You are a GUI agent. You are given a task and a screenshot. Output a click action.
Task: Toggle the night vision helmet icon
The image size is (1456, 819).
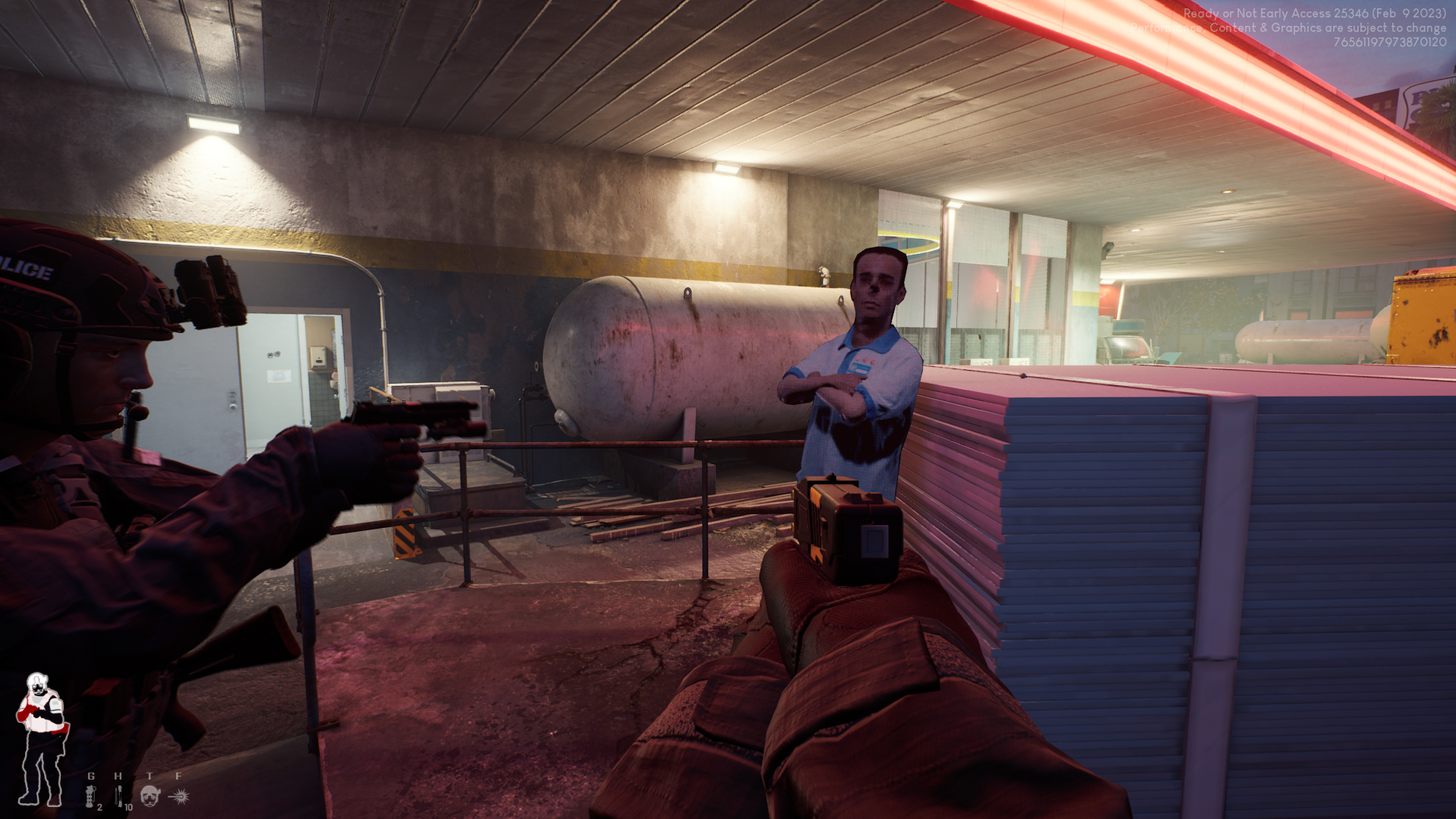tap(150, 795)
